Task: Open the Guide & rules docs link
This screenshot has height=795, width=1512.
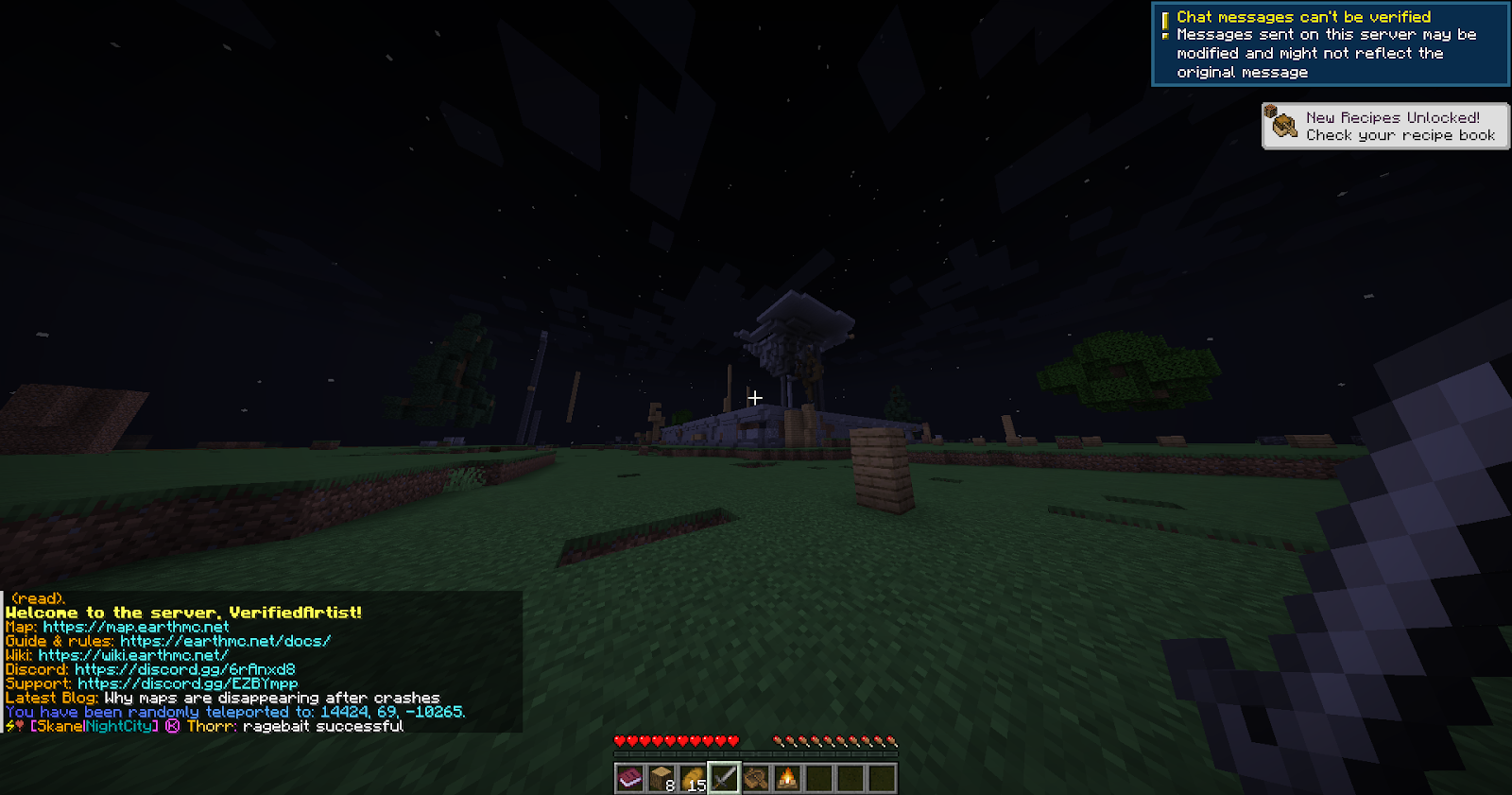Action: 224,641
